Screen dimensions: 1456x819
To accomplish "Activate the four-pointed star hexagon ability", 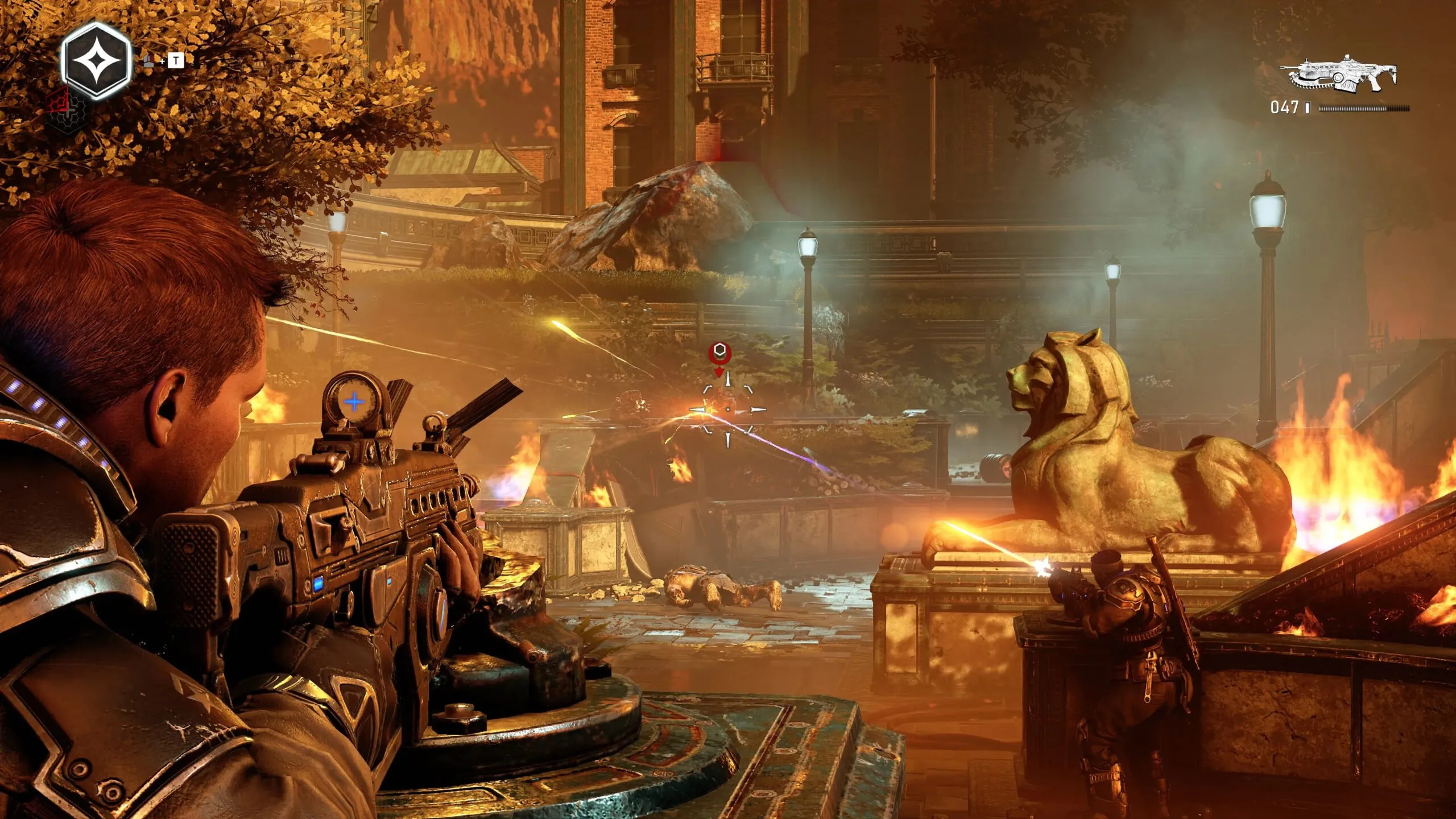I will click(96, 61).
